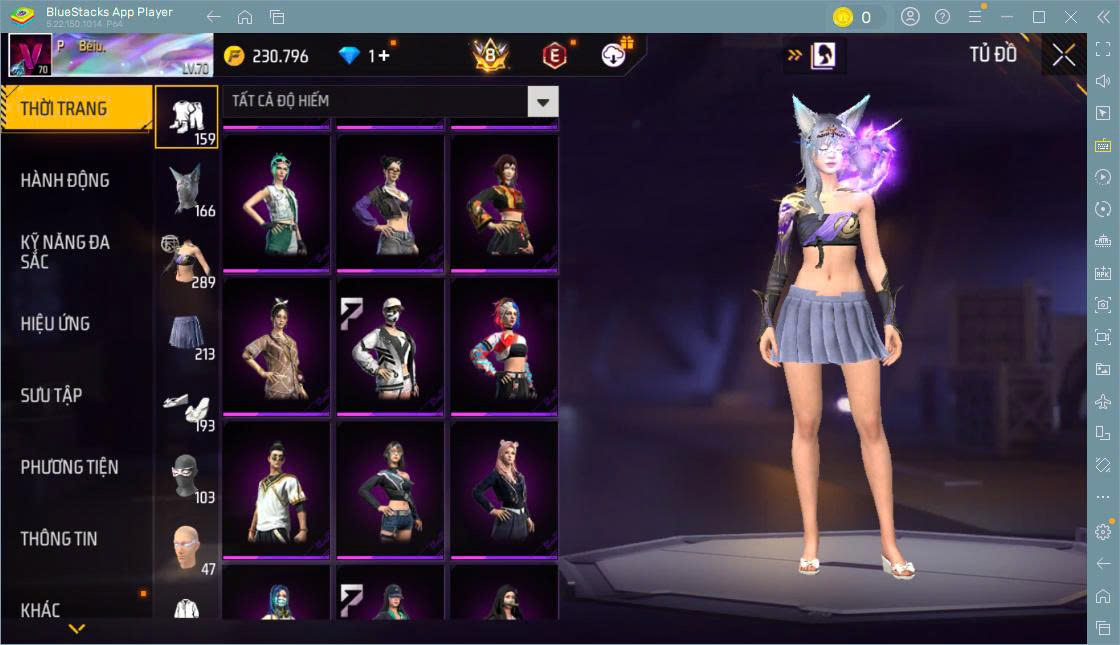The image size is (1120, 645).
Task: Maximize the BlueStacks window
Action: [x=1039, y=17]
